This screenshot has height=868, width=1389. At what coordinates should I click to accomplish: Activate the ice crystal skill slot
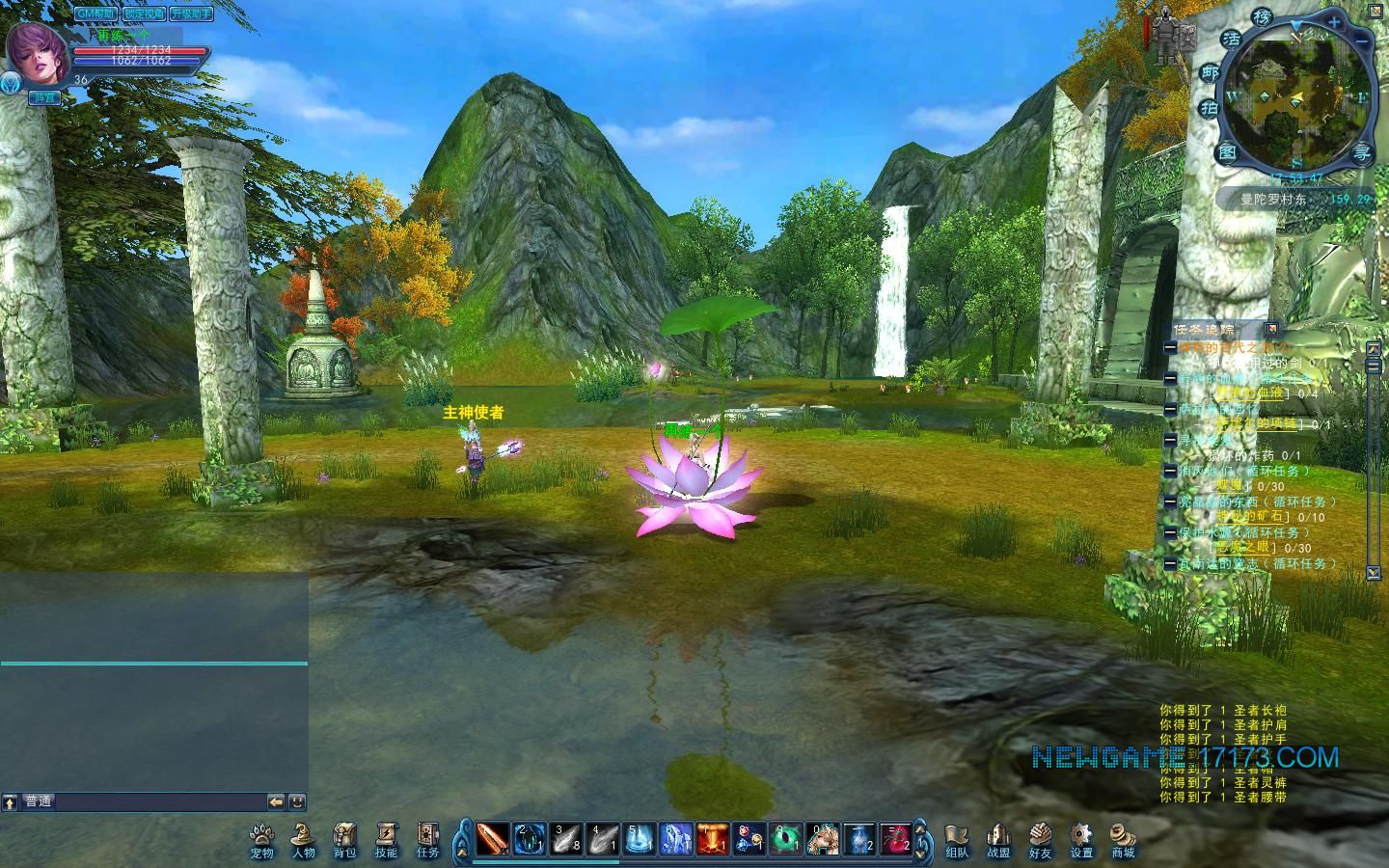675,839
